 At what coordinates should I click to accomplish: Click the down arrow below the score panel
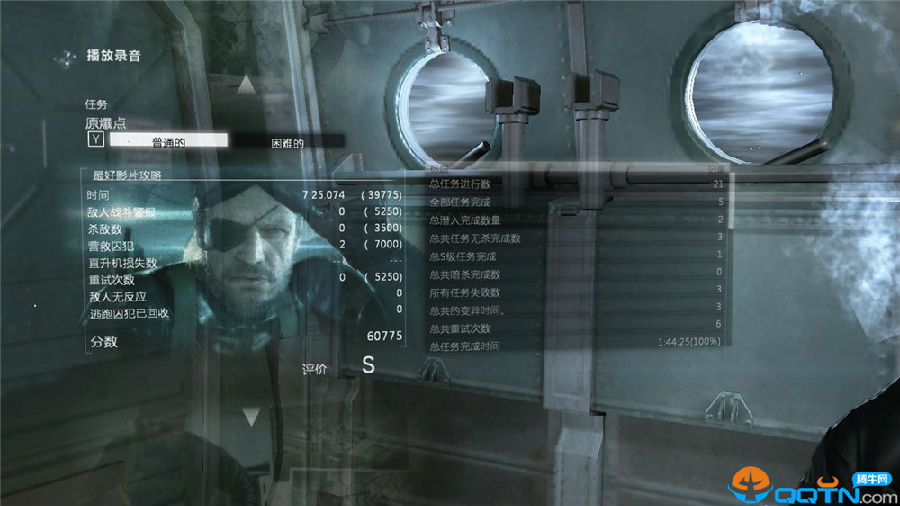(251, 416)
